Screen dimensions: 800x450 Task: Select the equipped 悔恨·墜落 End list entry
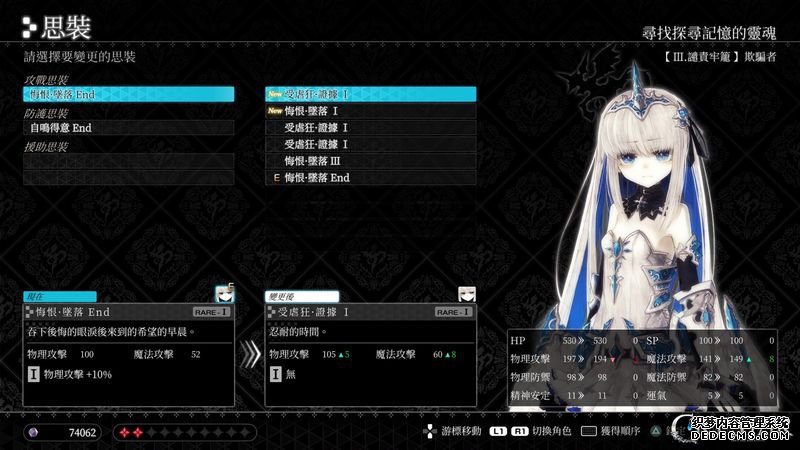[370, 178]
